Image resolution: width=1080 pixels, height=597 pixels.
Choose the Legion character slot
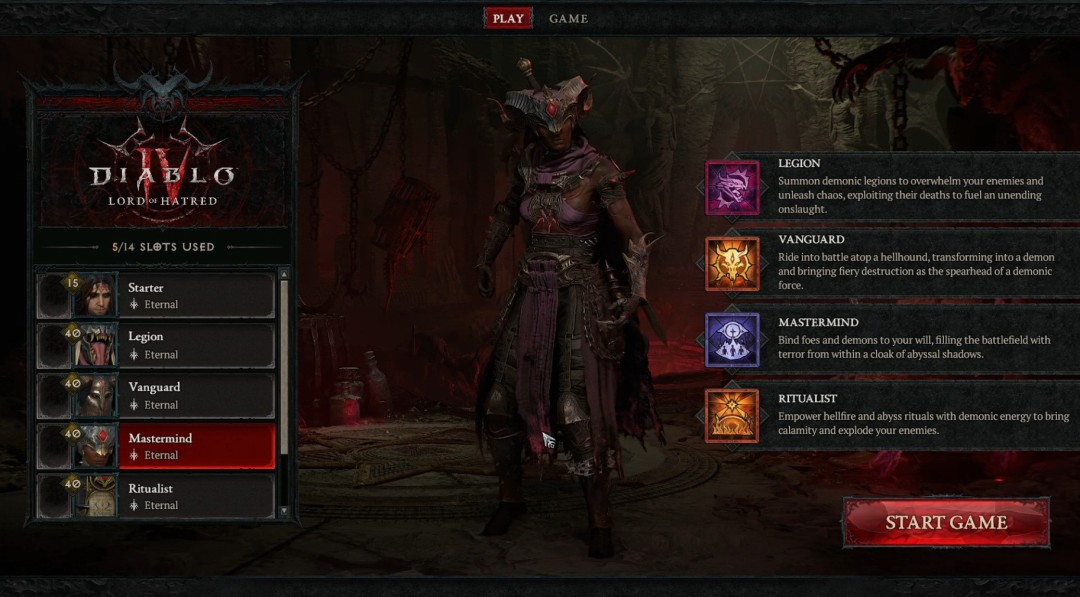coord(196,346)
